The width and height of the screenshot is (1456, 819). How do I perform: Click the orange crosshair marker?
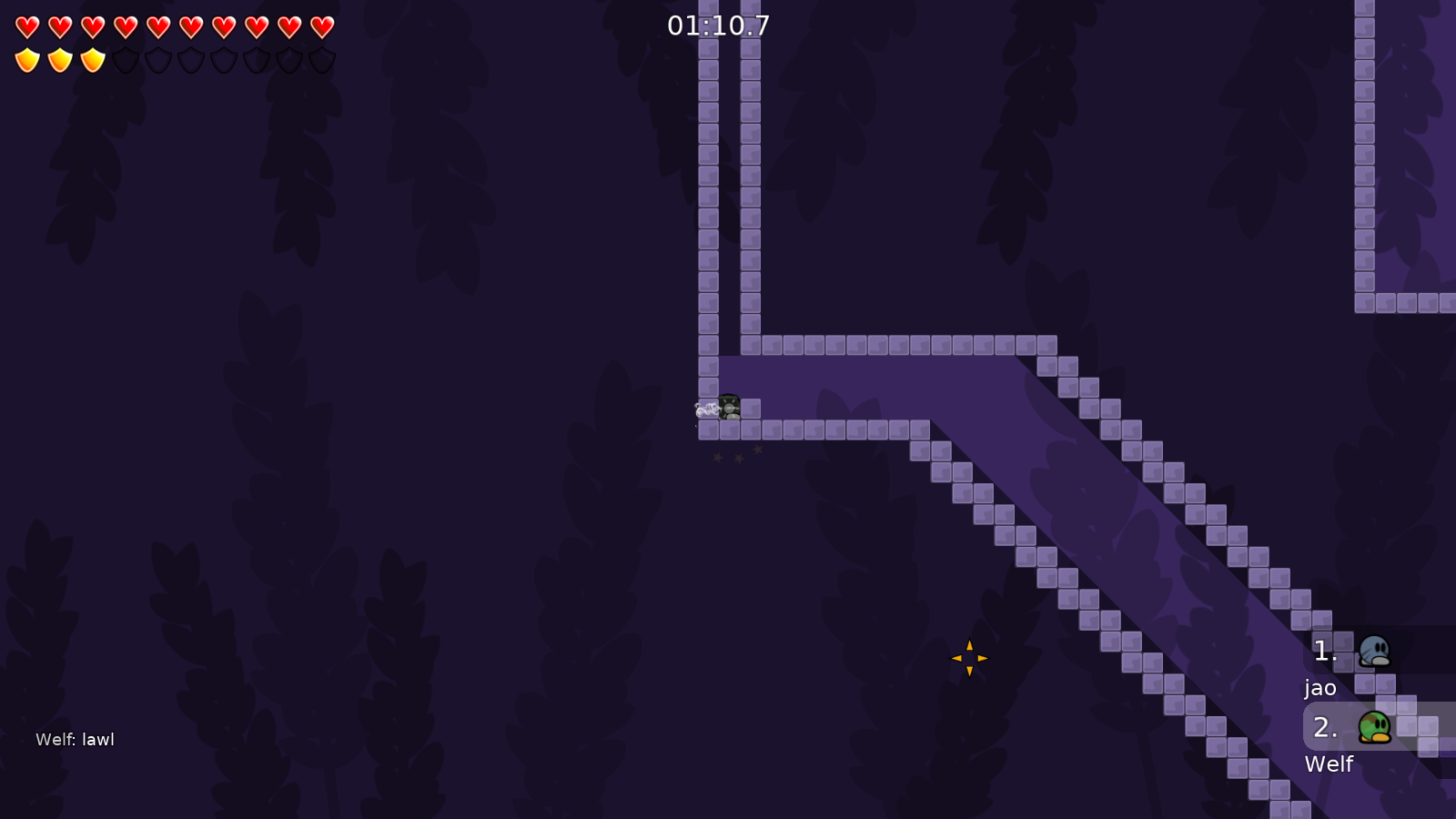pos(970,657)
